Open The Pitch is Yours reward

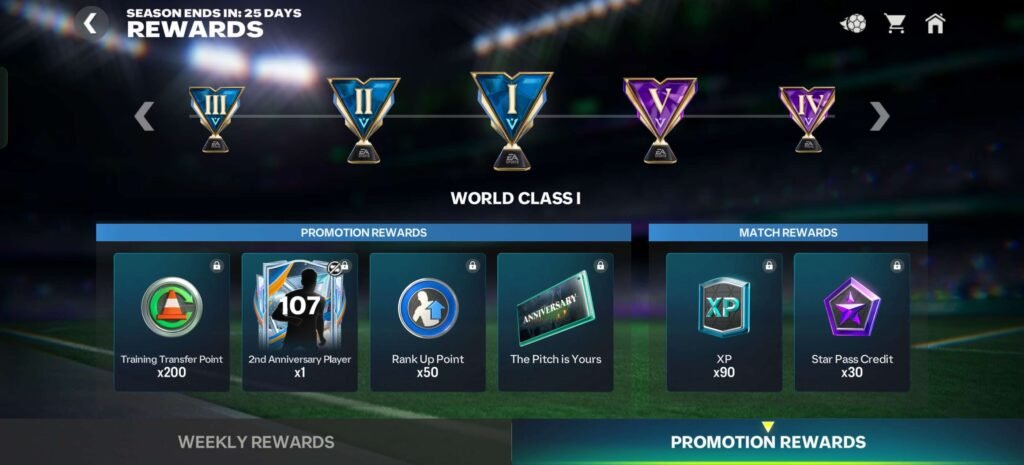point(556,321)
